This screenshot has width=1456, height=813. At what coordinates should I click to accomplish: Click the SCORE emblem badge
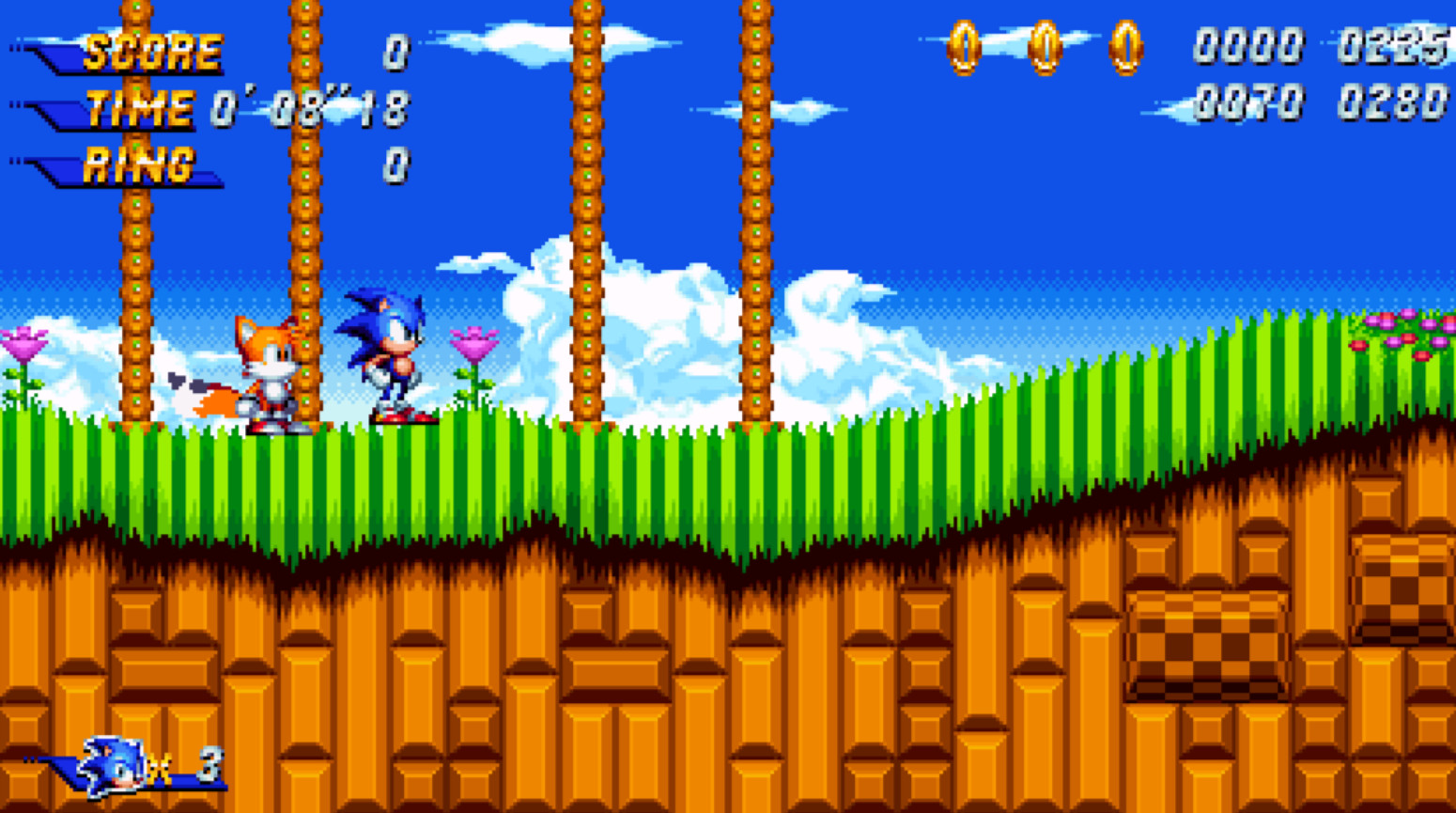click(132, 52)
